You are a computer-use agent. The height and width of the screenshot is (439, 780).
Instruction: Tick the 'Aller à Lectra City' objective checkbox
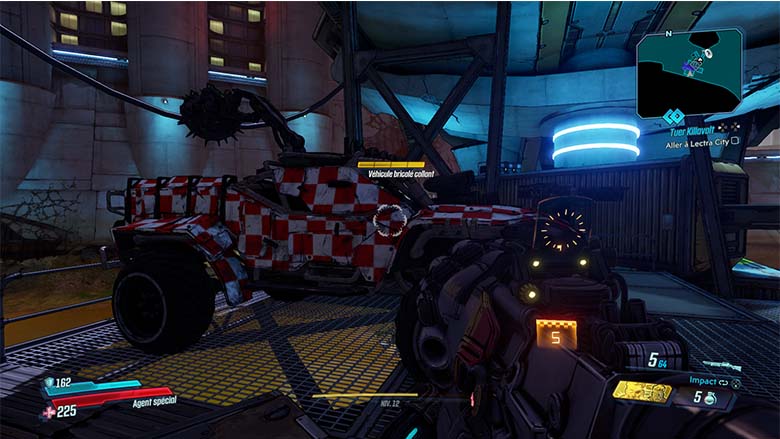pyautogui.click(x=735, y=141)
